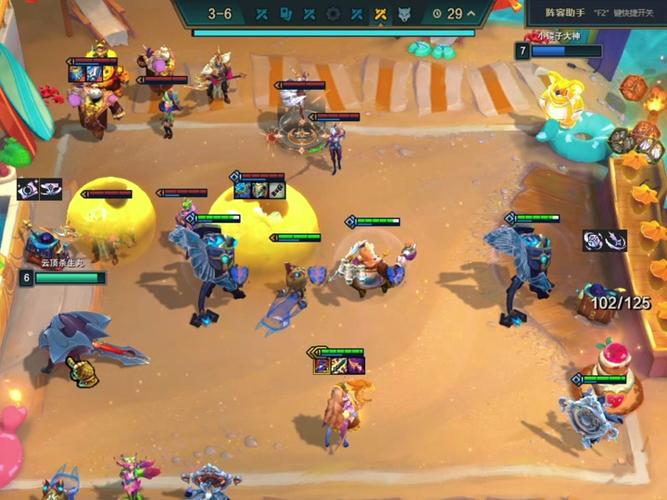Inspect the winged augment icon above 云顶杀生丸
This screenshot has width=667, height=500.
[51, 188]
